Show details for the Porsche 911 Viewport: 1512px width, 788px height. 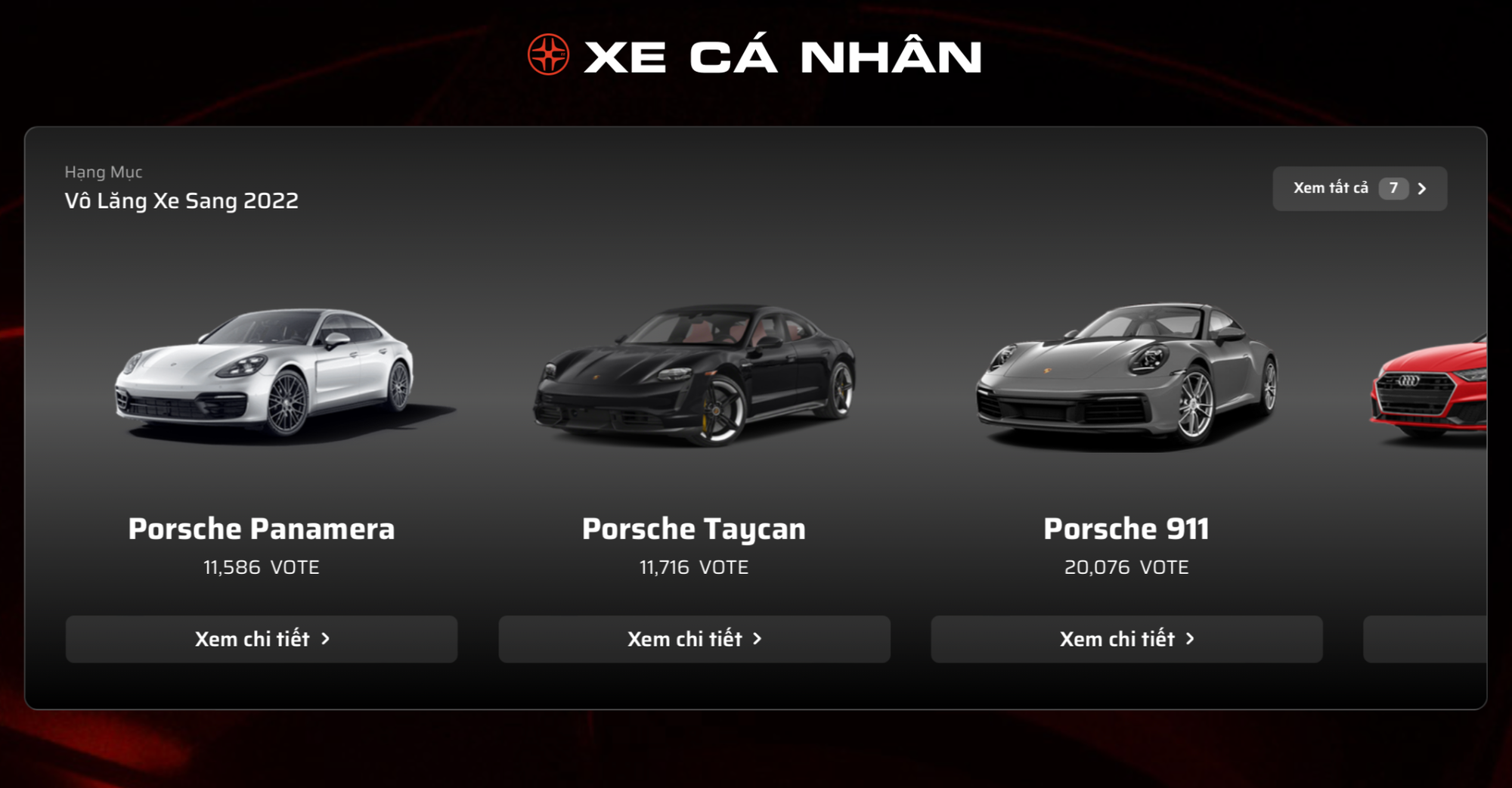[x=1126, y=639]
